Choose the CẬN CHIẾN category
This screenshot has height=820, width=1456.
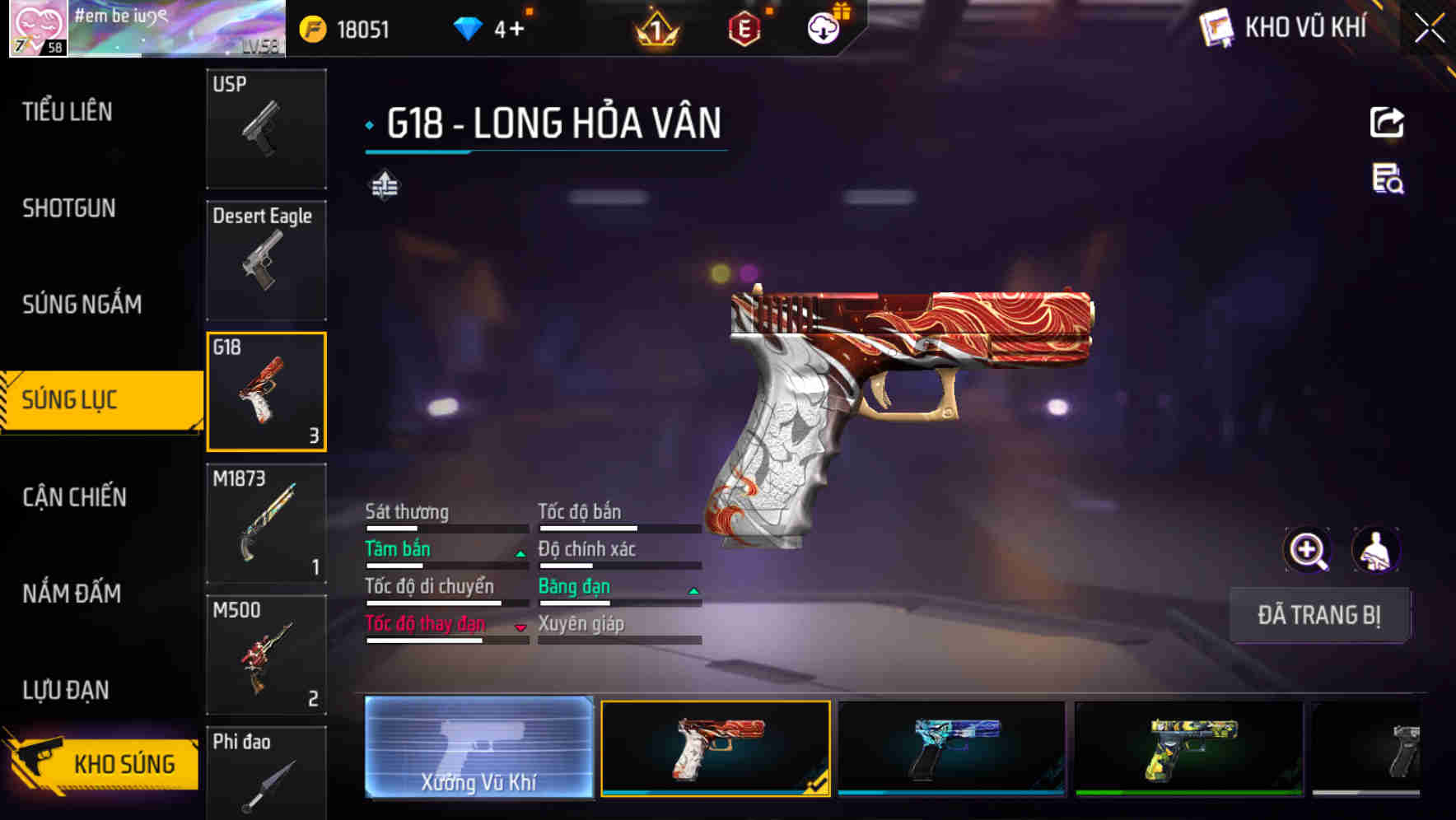pos(74,497)
